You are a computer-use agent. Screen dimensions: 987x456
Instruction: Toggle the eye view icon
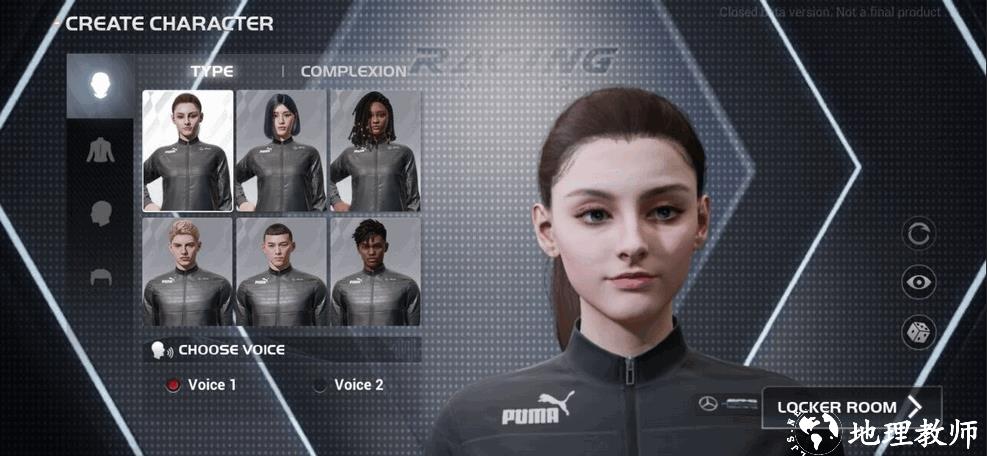point(918,283)
